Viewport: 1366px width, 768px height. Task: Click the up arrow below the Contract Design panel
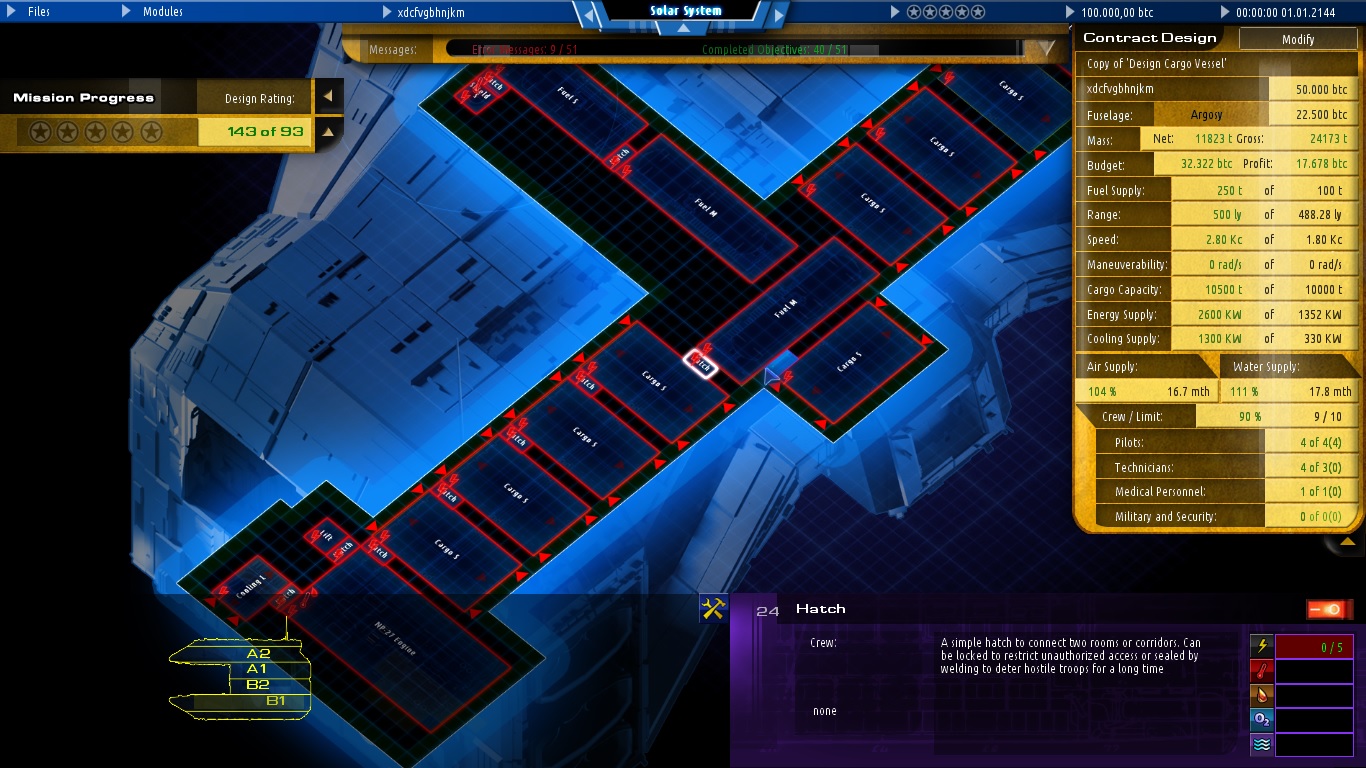point(1348,541)
